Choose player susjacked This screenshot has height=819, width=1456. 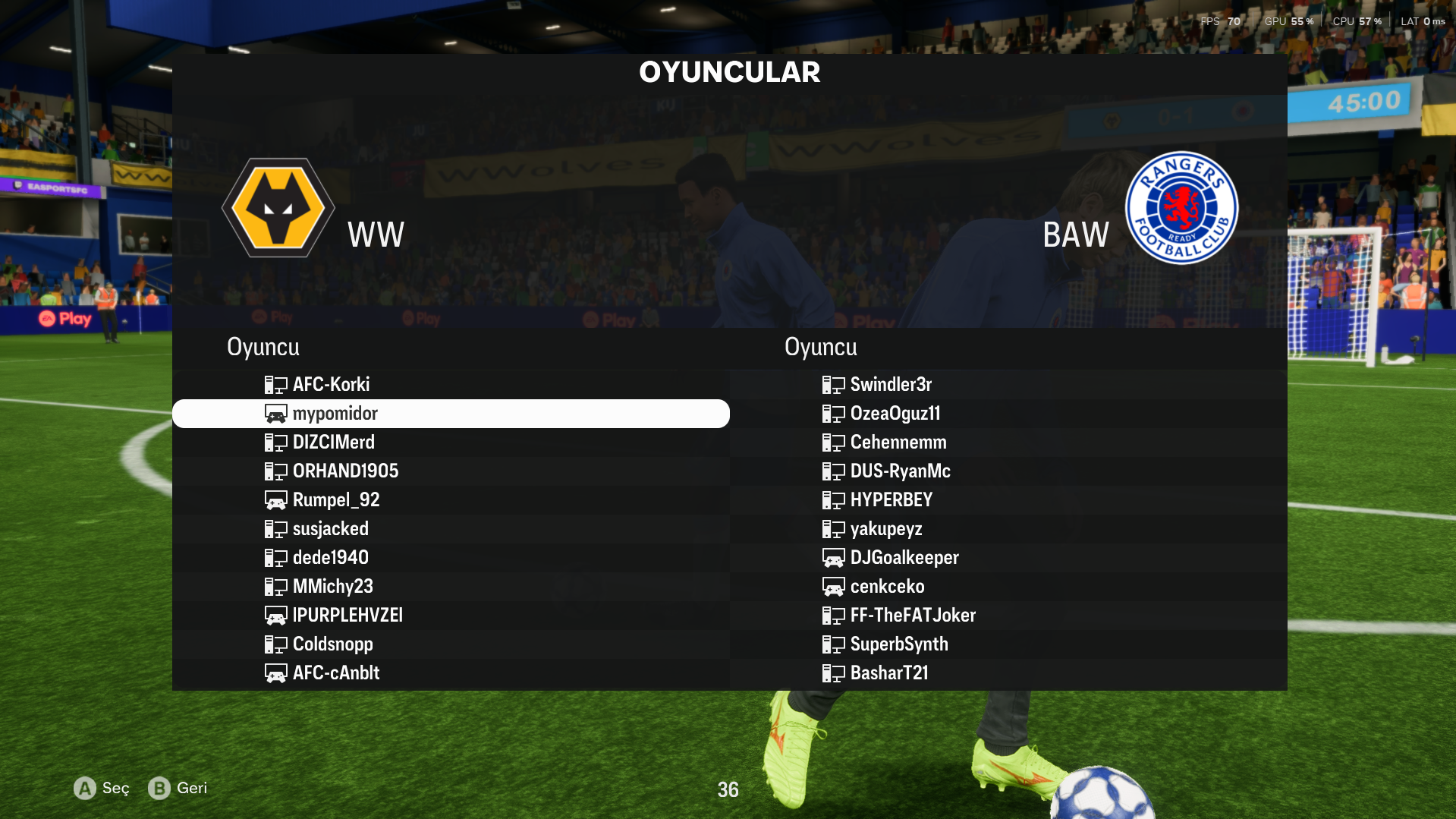[330, 529]
